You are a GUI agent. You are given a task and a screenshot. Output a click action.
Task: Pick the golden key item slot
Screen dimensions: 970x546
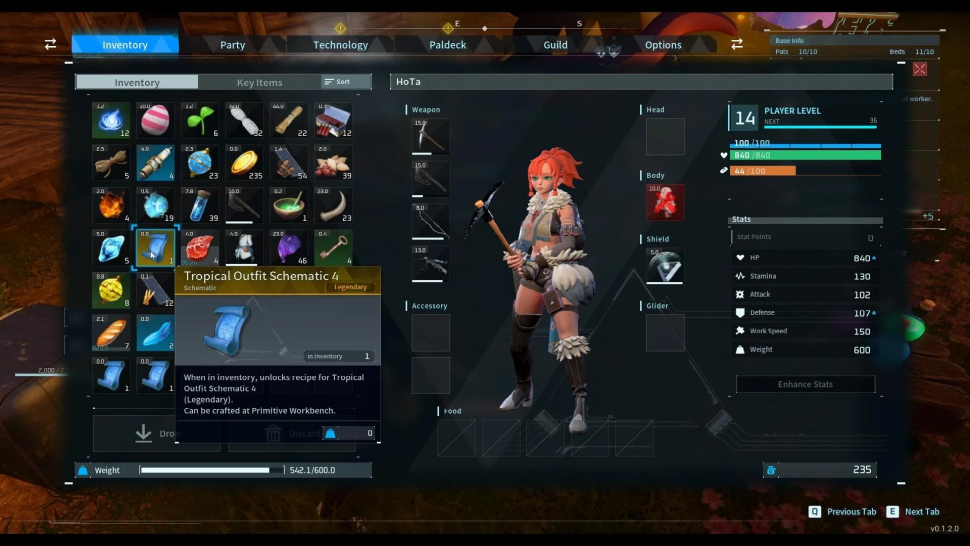[x=333, y=248]
